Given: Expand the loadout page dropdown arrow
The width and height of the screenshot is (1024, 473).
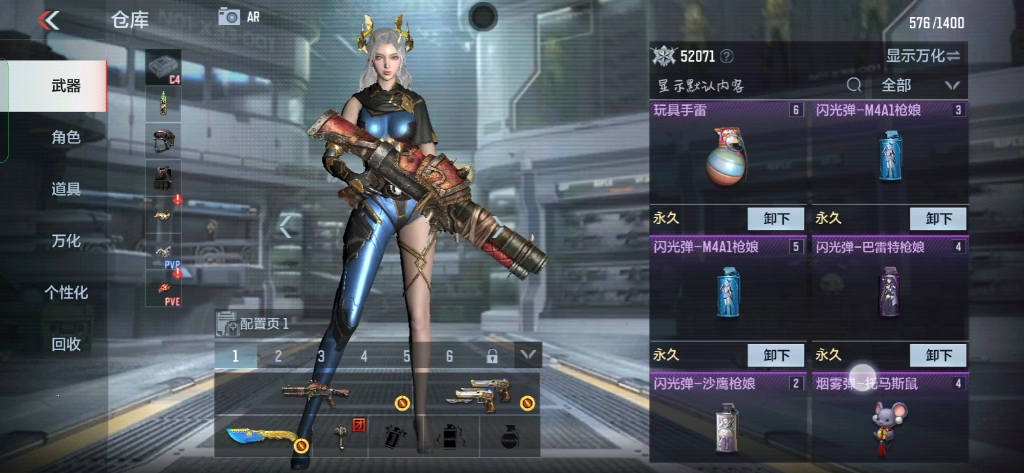Looking at the screenshot, I should pyautogui.click(x=528, y=356).
